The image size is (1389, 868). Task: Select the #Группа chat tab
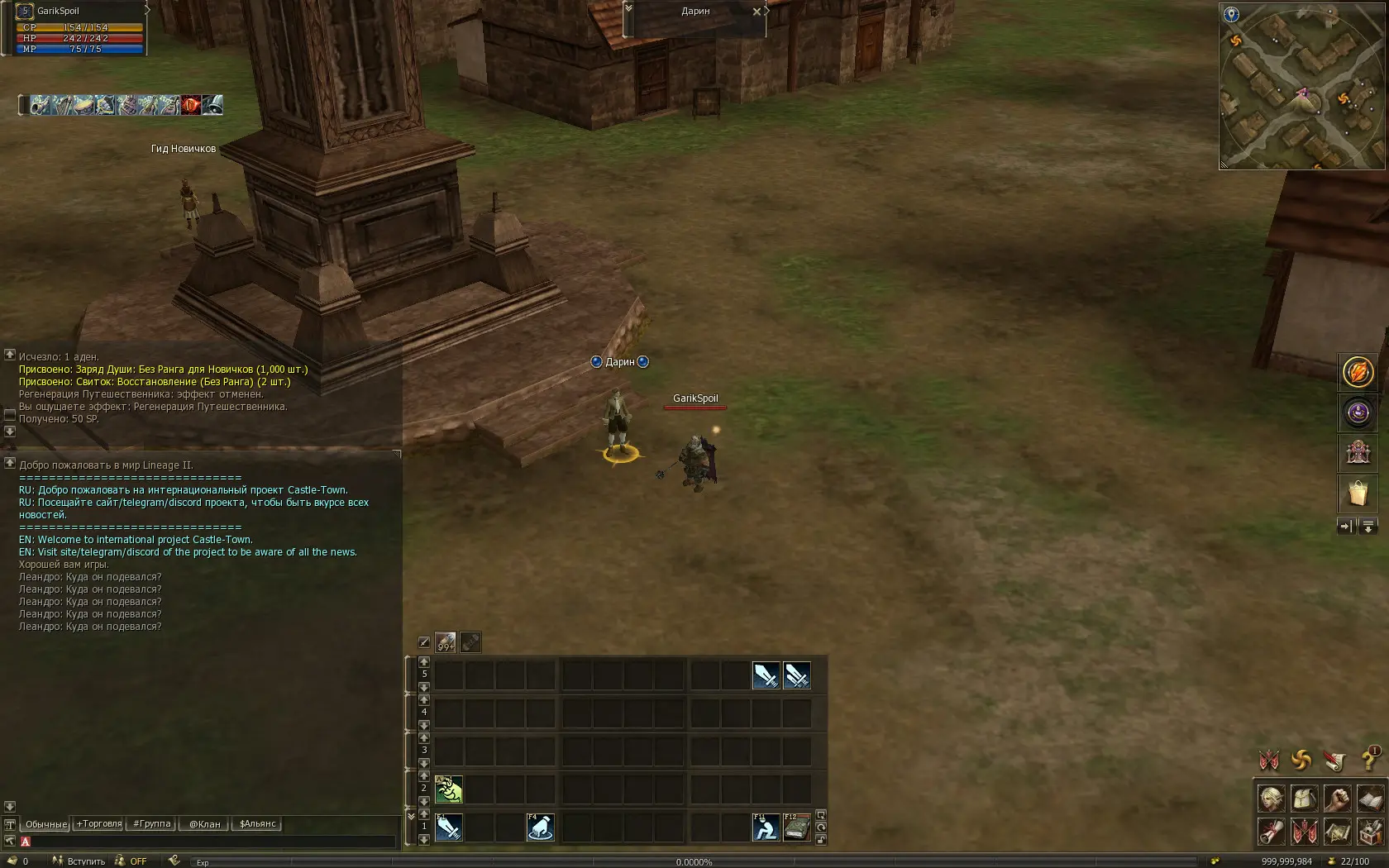152,824
